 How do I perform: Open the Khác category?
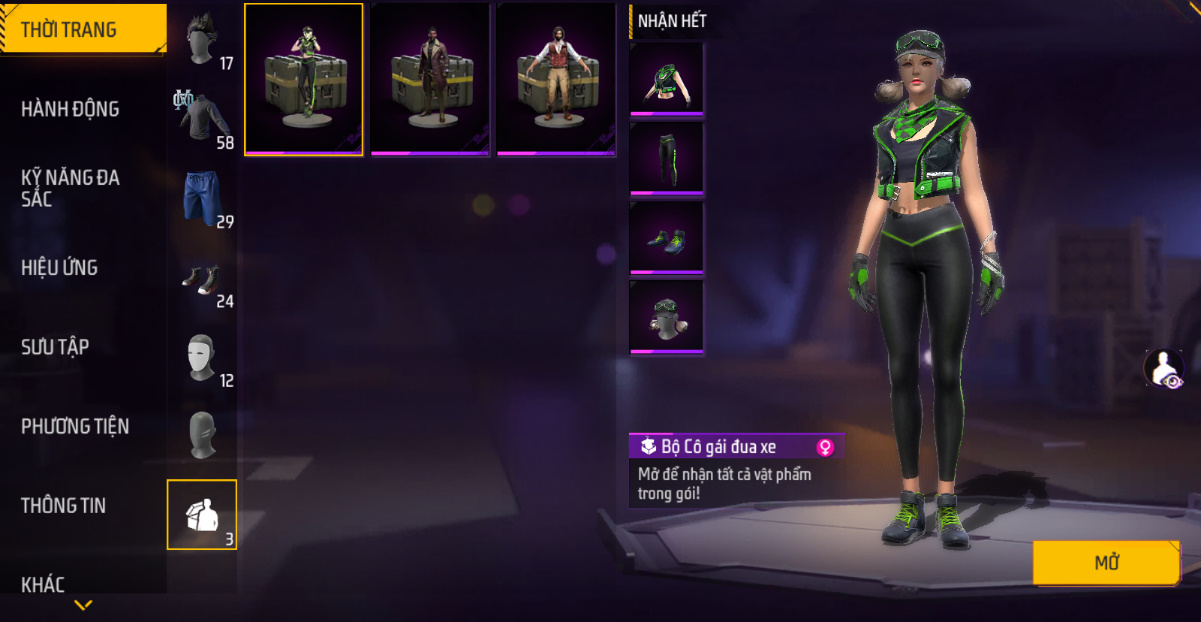43,584
